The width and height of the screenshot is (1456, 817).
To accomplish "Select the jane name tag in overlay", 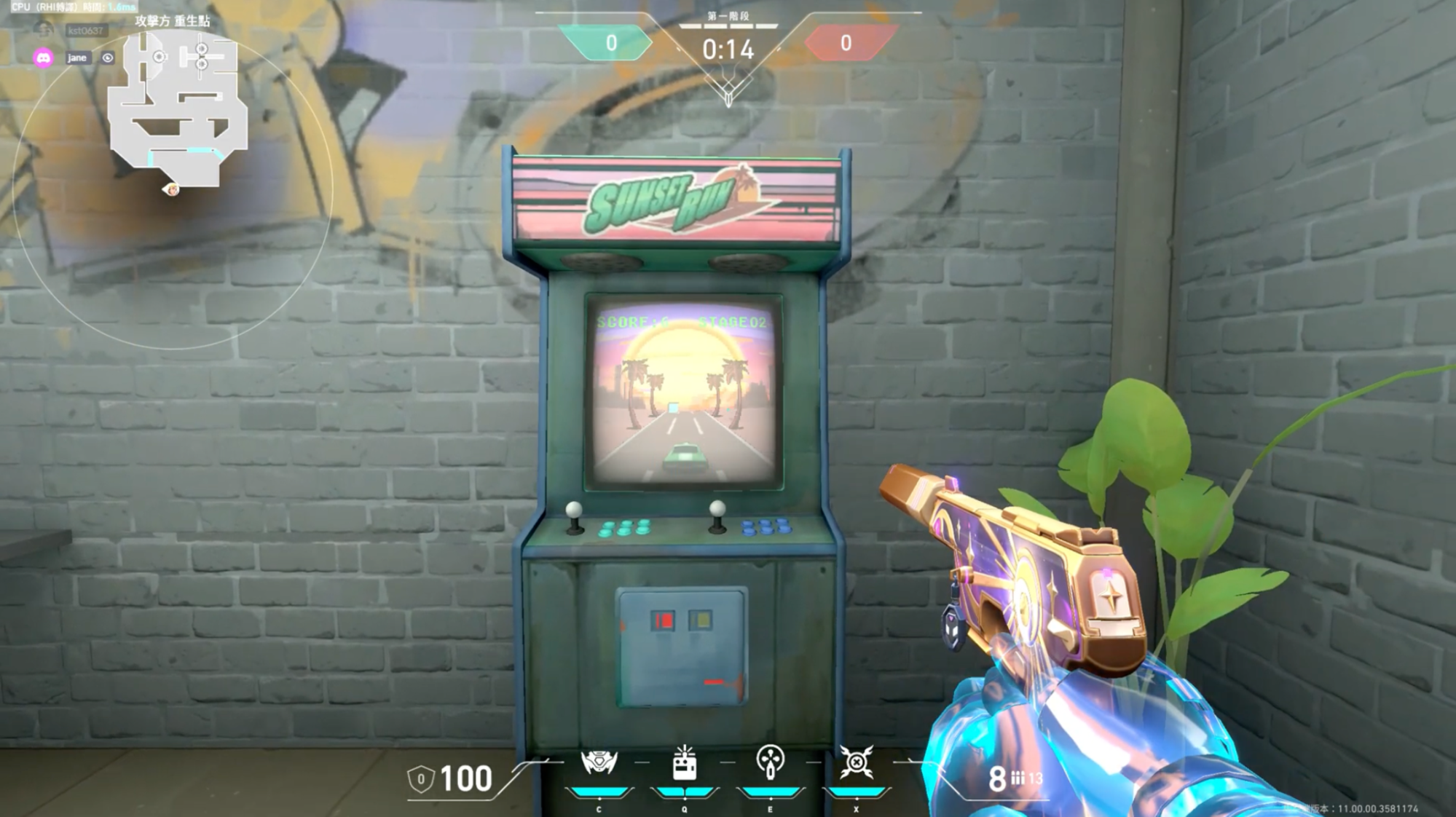I will click(x=76, y=58).
